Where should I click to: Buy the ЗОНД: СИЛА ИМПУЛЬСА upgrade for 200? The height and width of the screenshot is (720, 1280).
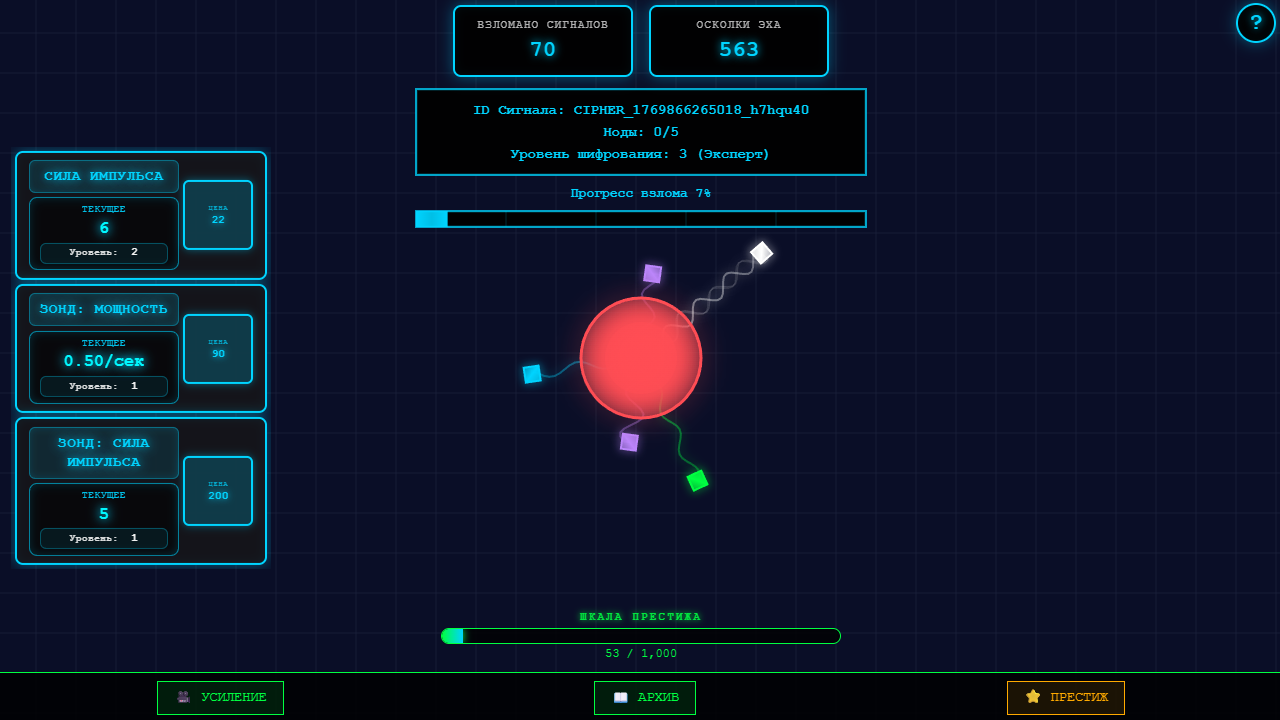pyautogui.click(x=218, y=491)
